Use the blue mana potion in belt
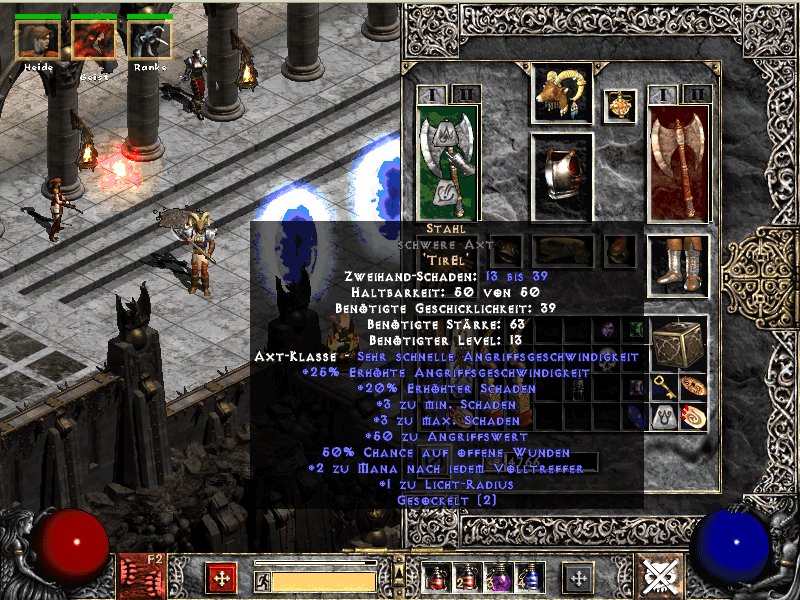This screenshot has width=800, height=600. click(528, 577)
